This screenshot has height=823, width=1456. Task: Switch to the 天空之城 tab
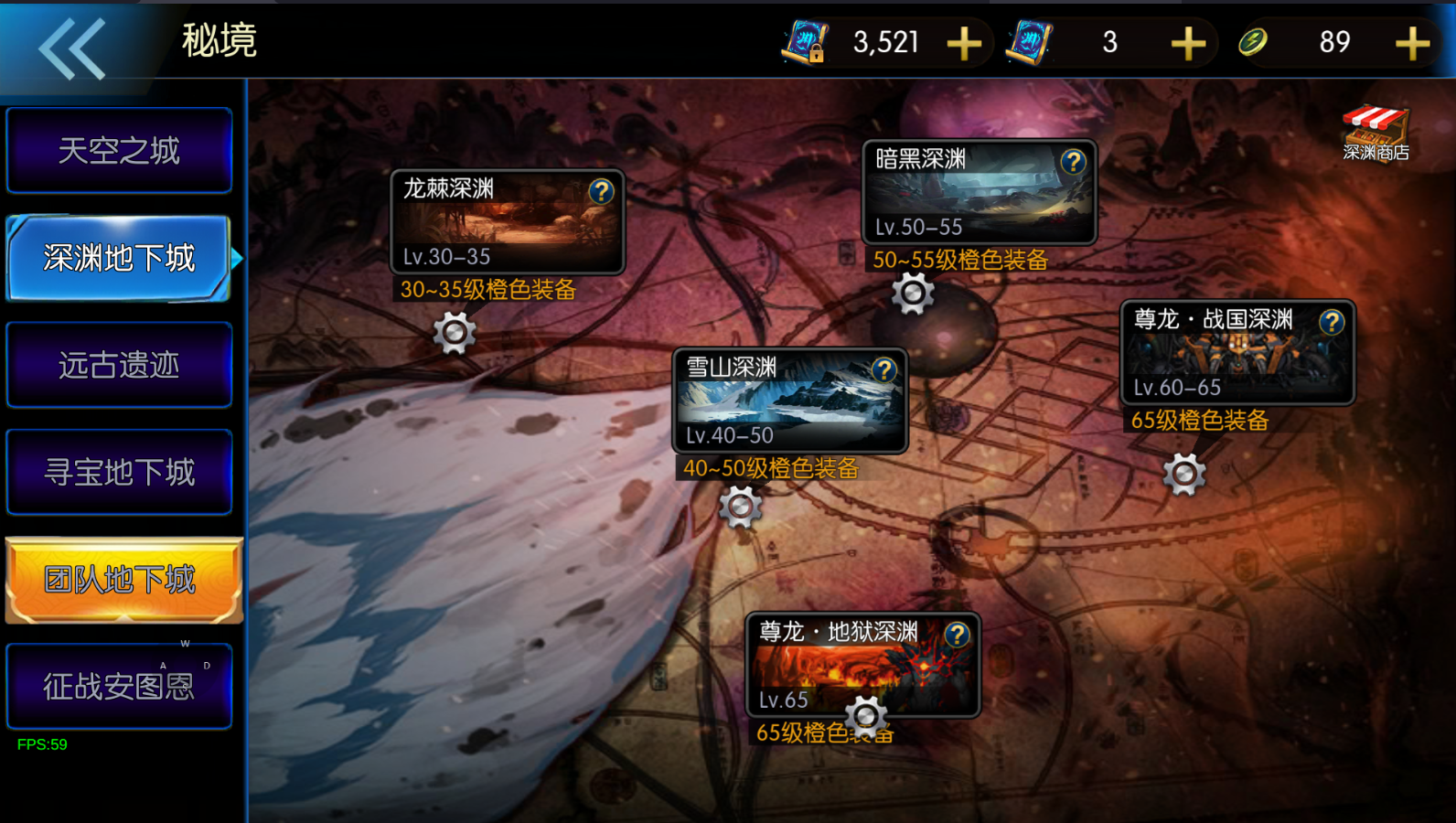click(119, 151)
